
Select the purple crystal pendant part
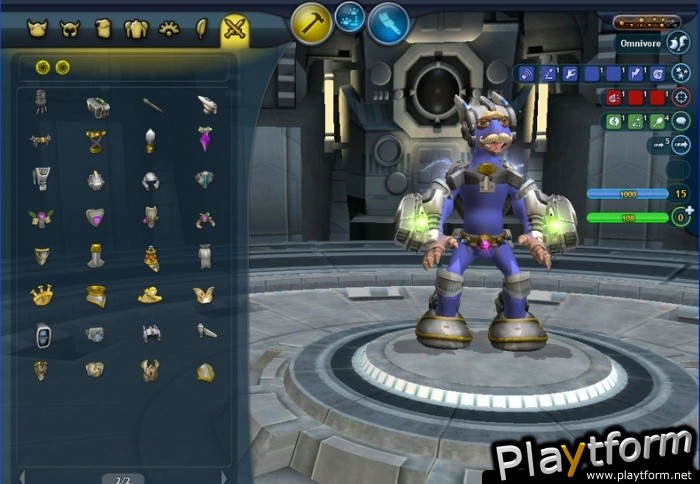pyautogui.click(x=204, y=140)
